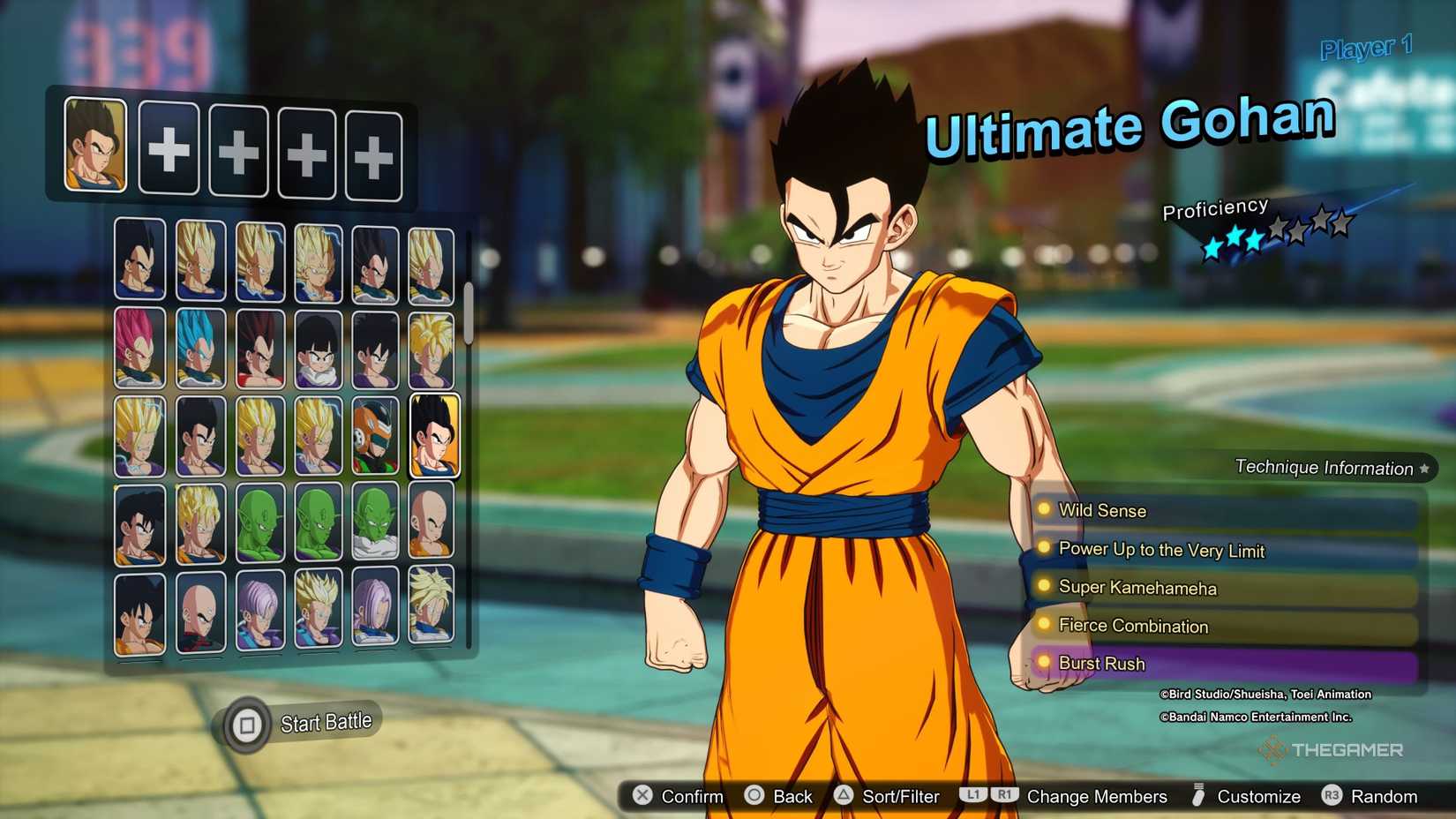The image size is (1456, 819).
Task: Select Piccolo wearing the white cape
Action: [x=375, y=522]
